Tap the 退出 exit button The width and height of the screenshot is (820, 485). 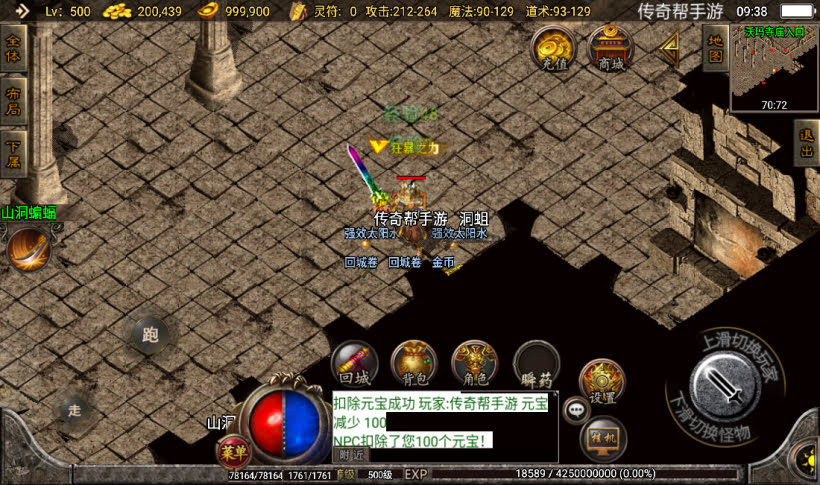(x=806, y=143)
